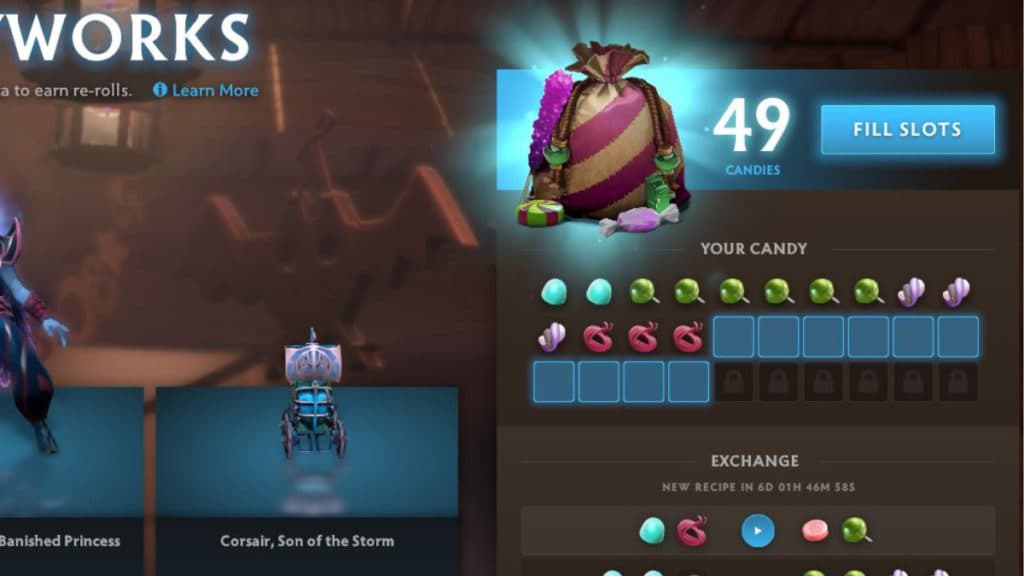
Task: Open the Learn More link
Action: pos(206,90)
